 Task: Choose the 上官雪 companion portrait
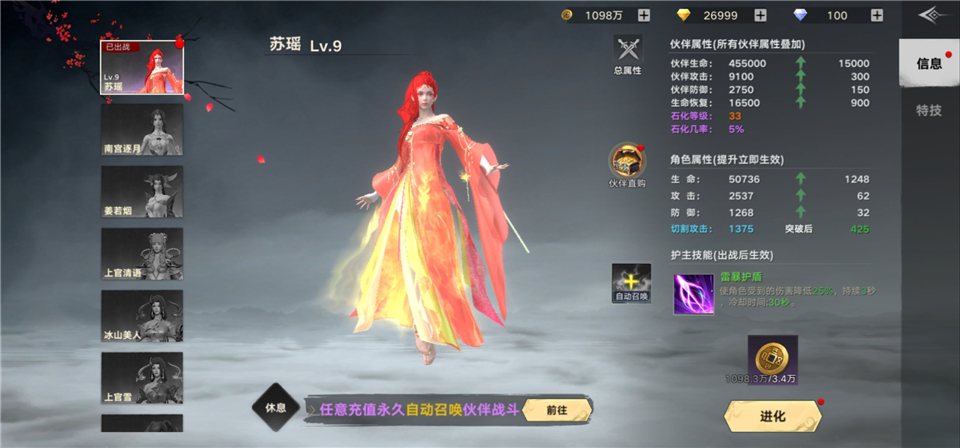142,377
